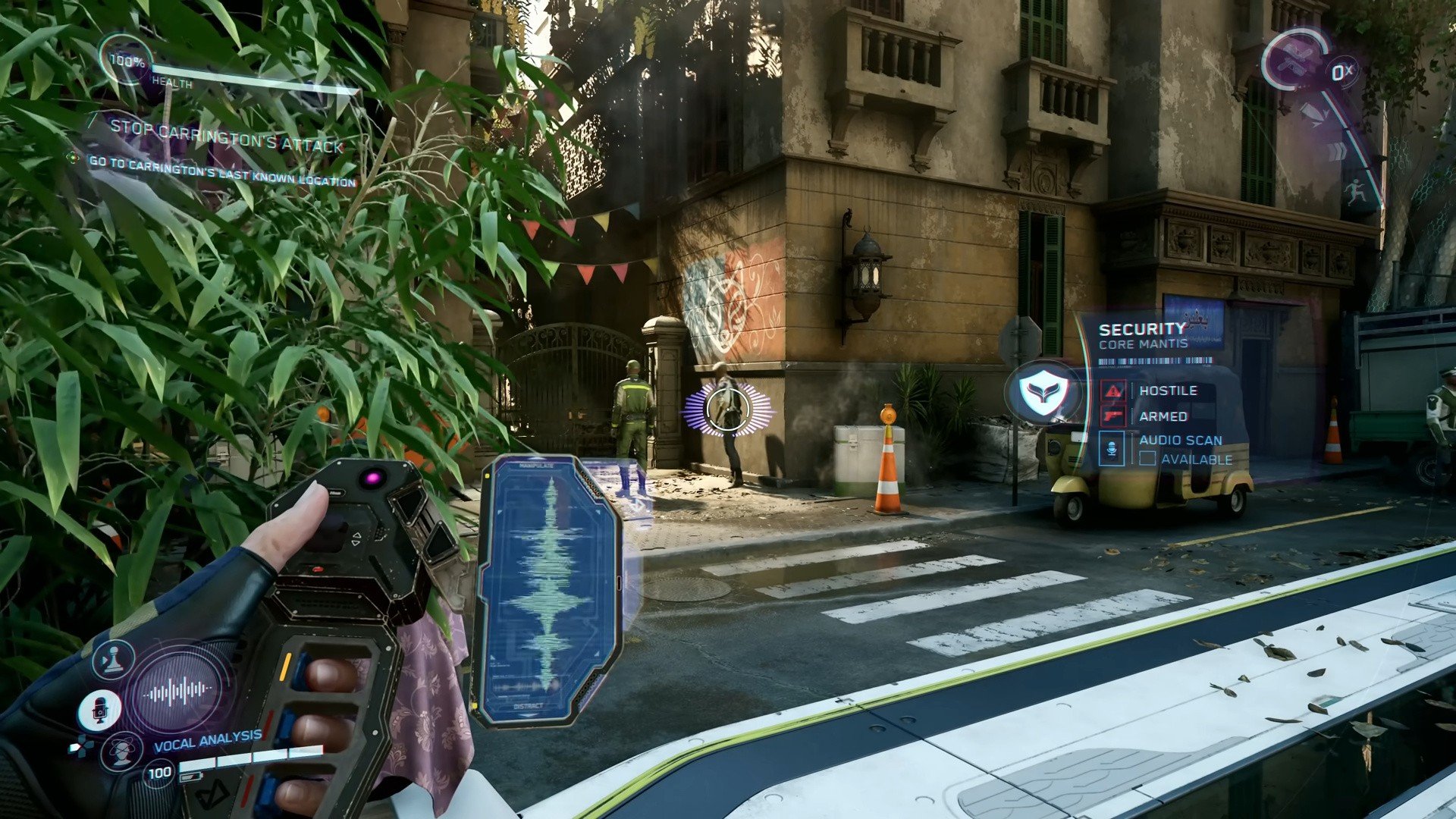The width and height of the screenshot is (1456, 819).
Task: Select the crossed pistols weapon icon
Action: 1295,62
